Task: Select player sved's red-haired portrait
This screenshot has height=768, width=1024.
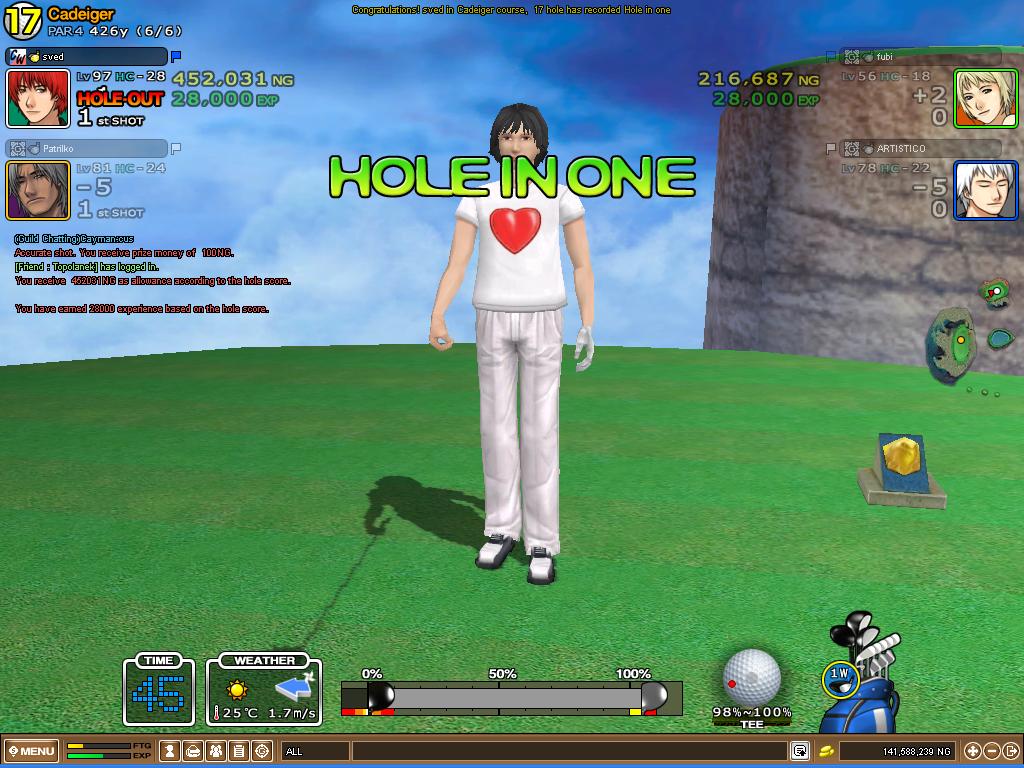Action: tap(38, 98)
